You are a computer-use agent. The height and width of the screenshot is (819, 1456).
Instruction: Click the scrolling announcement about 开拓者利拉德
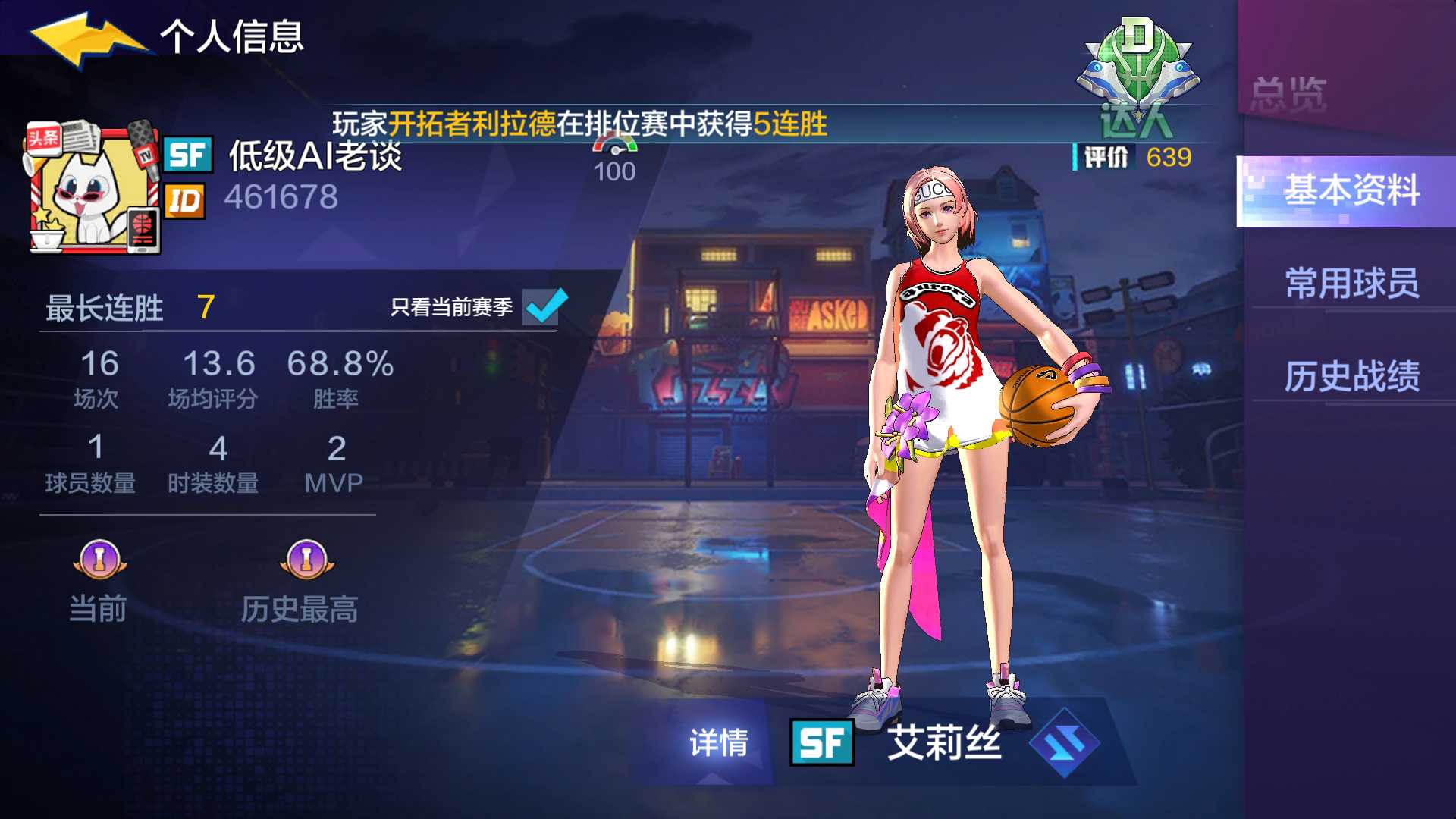tap(580, 123)
